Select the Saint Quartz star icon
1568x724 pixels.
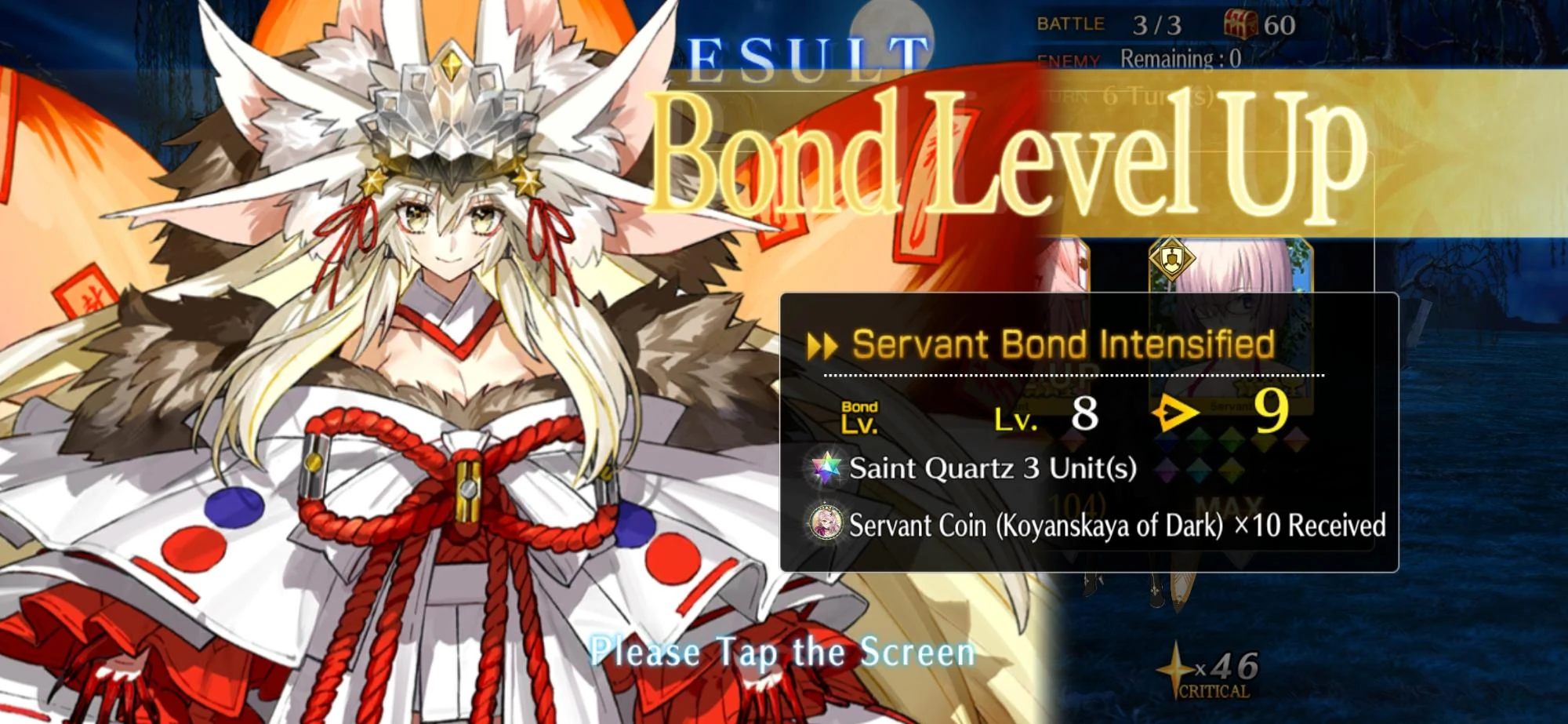[827, 469]
